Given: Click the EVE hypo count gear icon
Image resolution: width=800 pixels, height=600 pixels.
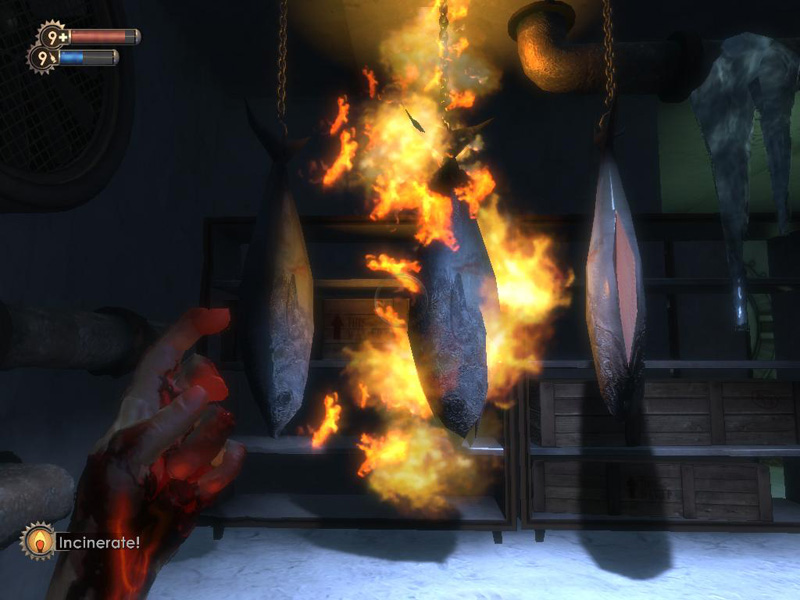Looking at the screenshot, I should point(43,59).
